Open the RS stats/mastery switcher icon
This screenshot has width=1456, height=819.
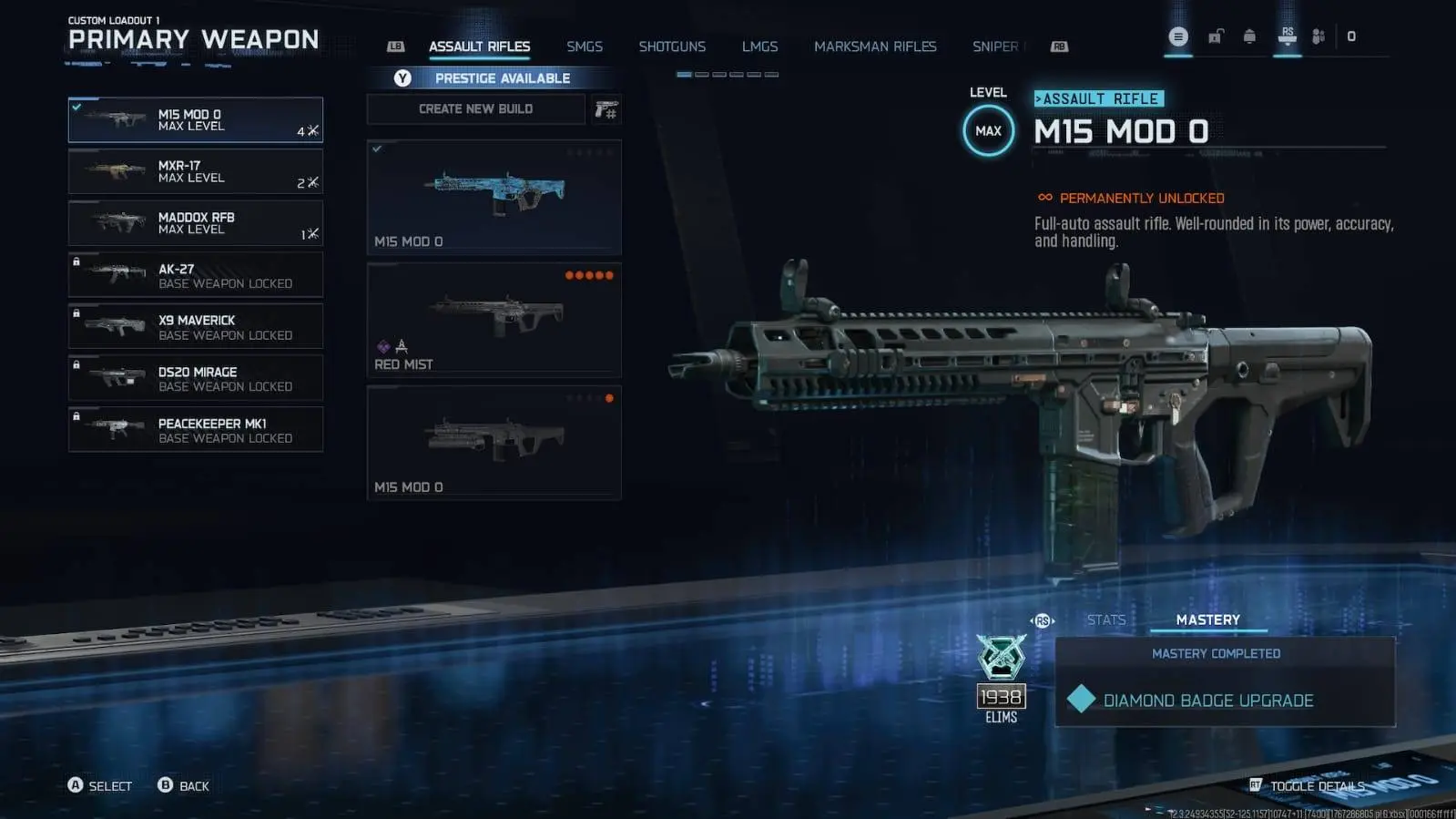[x=1043, y=619]
